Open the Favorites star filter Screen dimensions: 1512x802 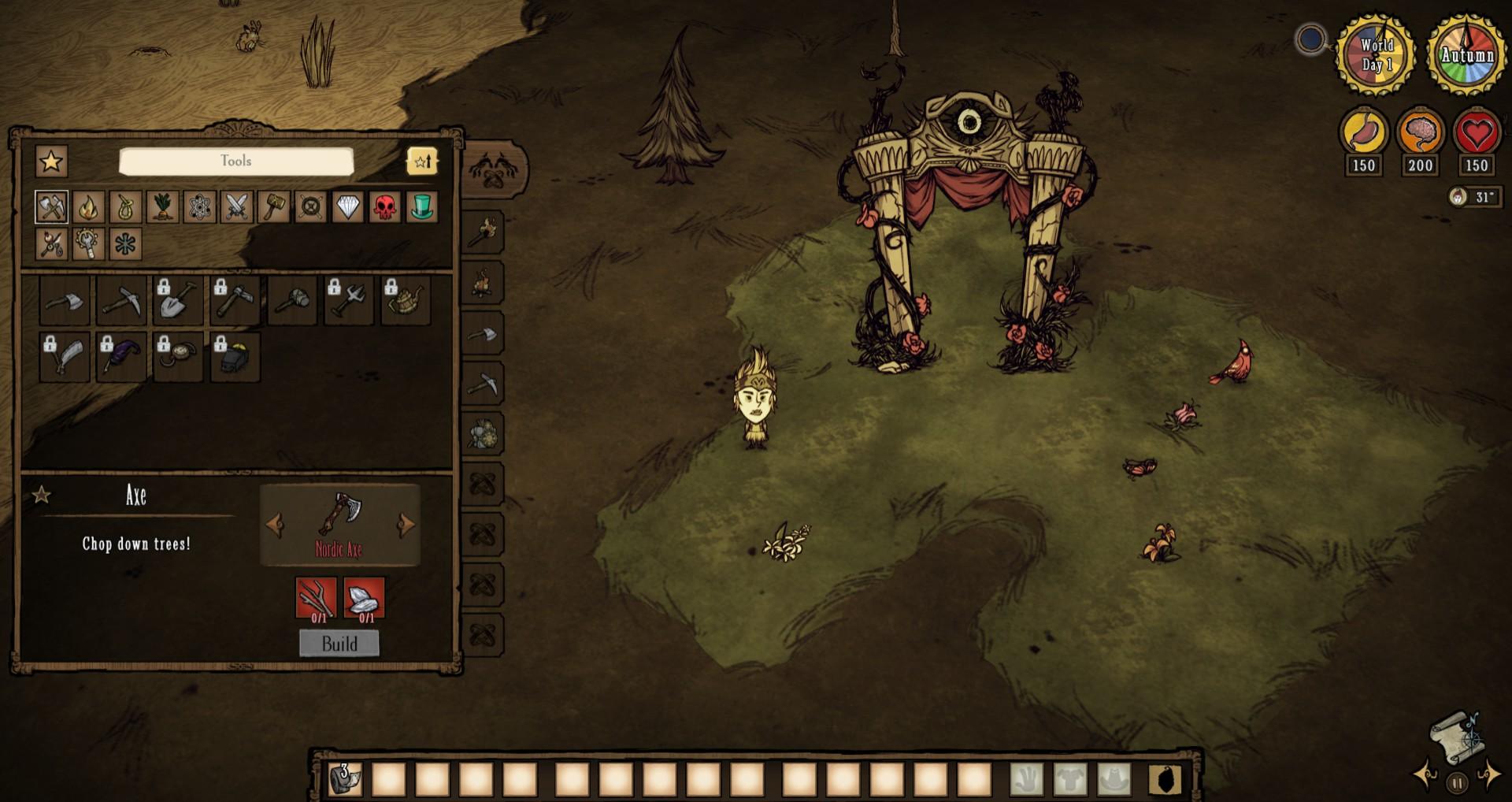tap(51, 162)
